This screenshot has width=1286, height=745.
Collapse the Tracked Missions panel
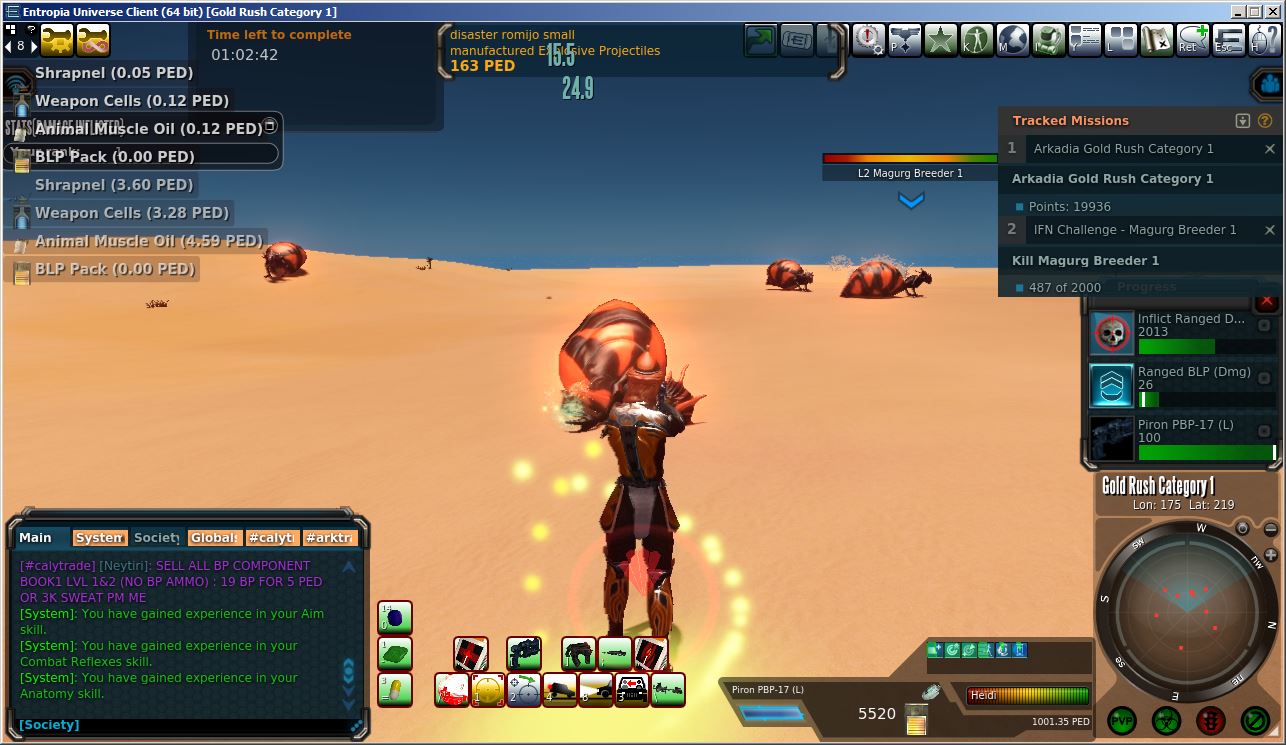tap(1243, 121)
